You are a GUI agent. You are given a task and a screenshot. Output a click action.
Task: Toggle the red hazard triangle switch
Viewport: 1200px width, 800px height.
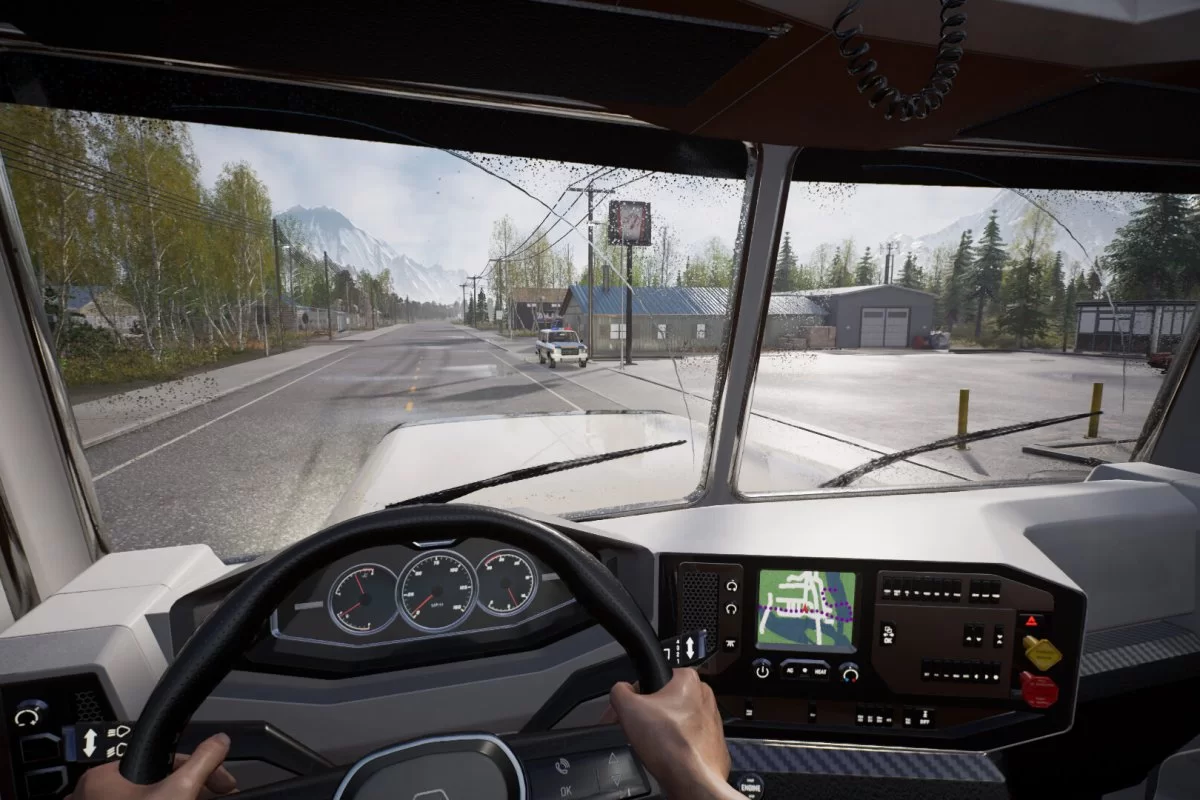tap(1029, 620)
